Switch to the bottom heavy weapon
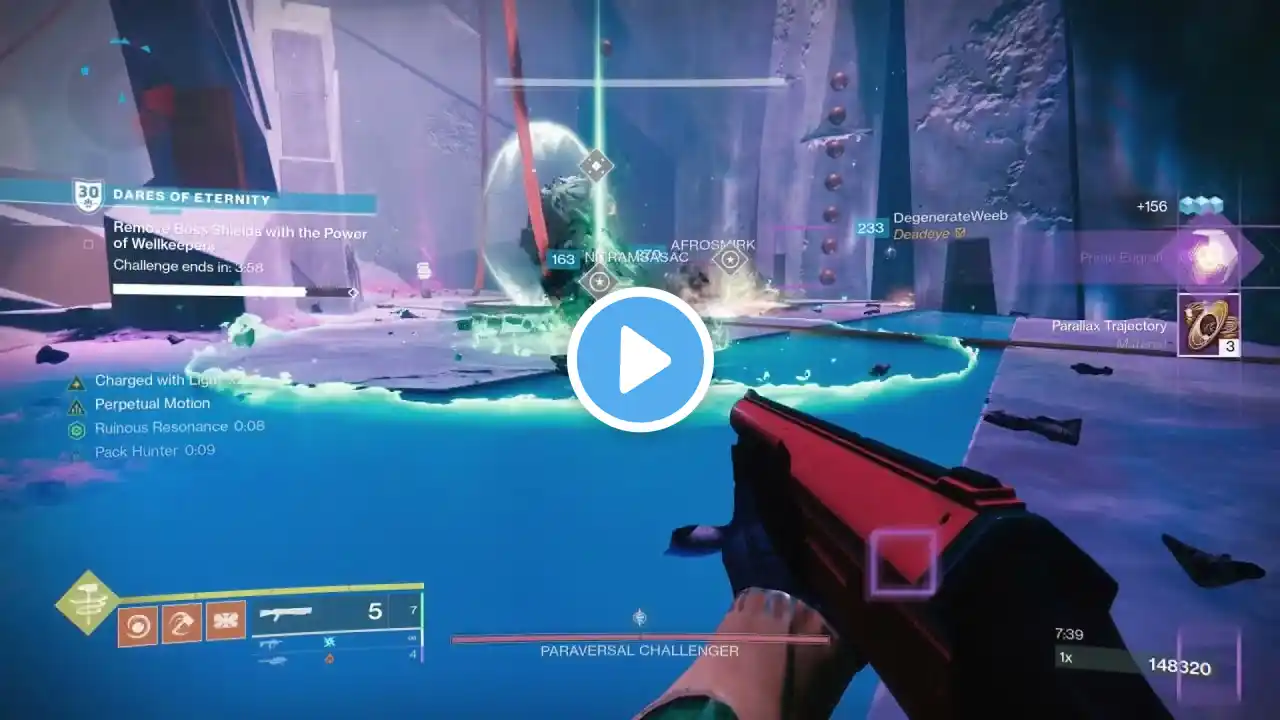 [272, 659]
